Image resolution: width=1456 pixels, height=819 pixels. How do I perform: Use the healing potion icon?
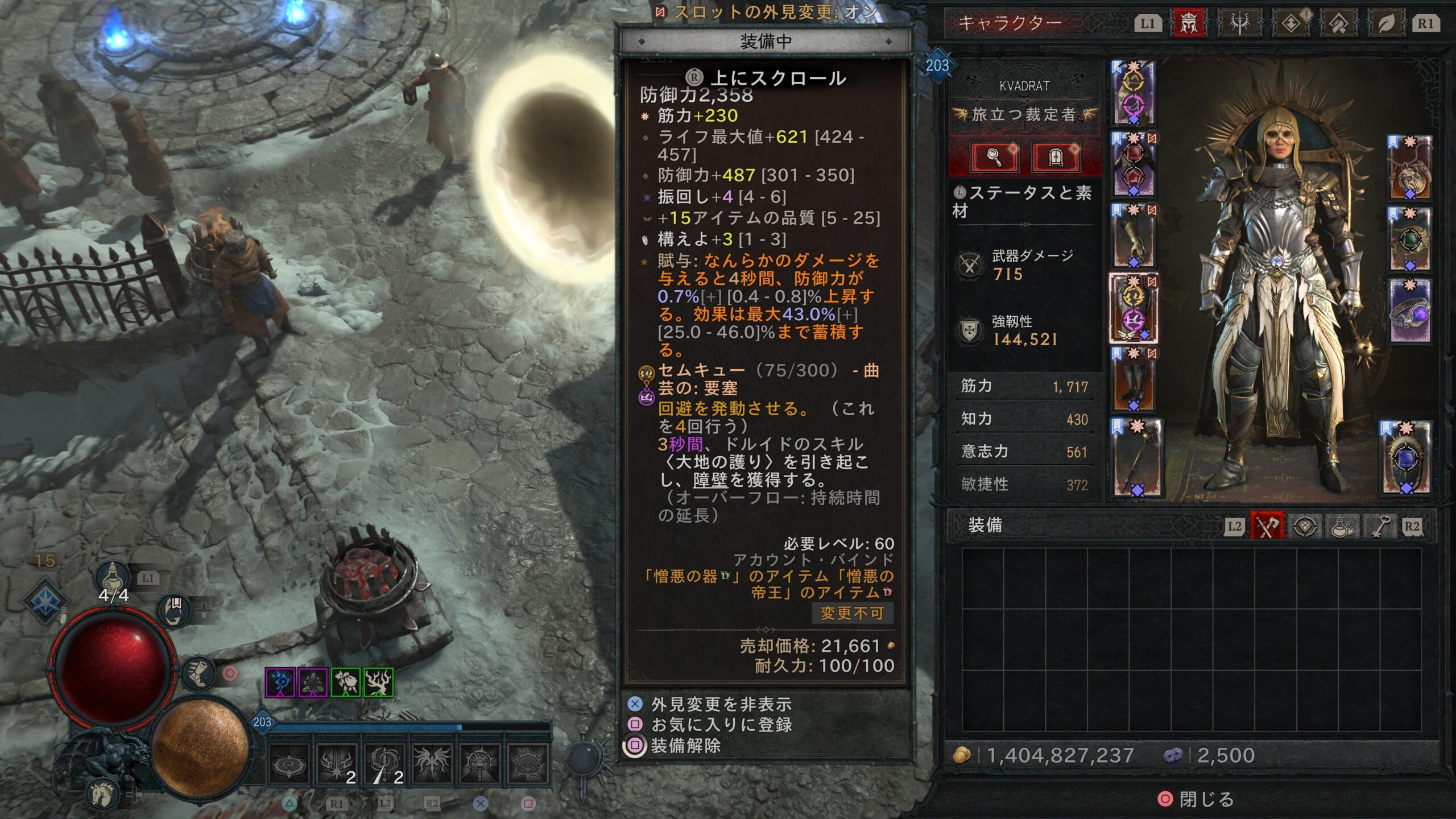112,577
